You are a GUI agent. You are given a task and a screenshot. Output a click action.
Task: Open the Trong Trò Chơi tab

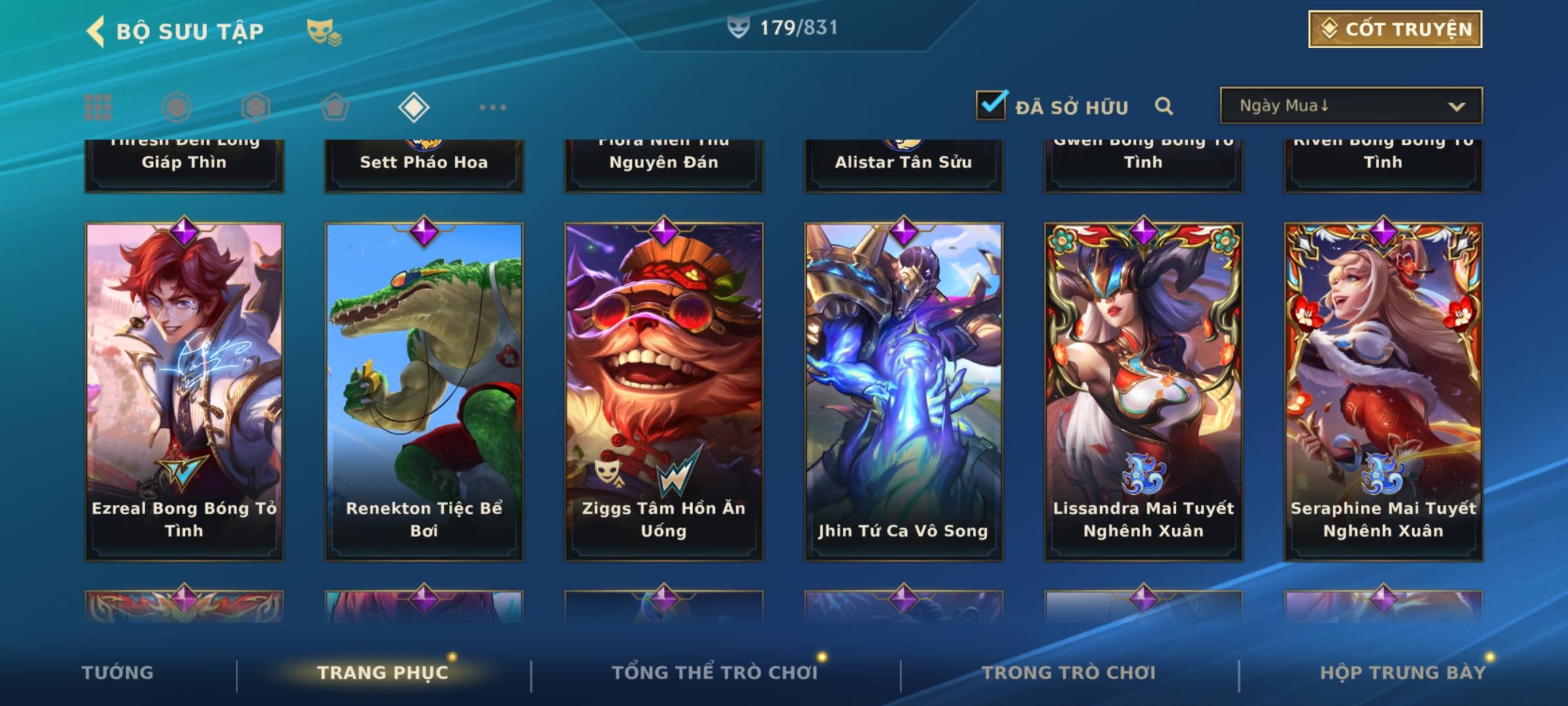1069,673
